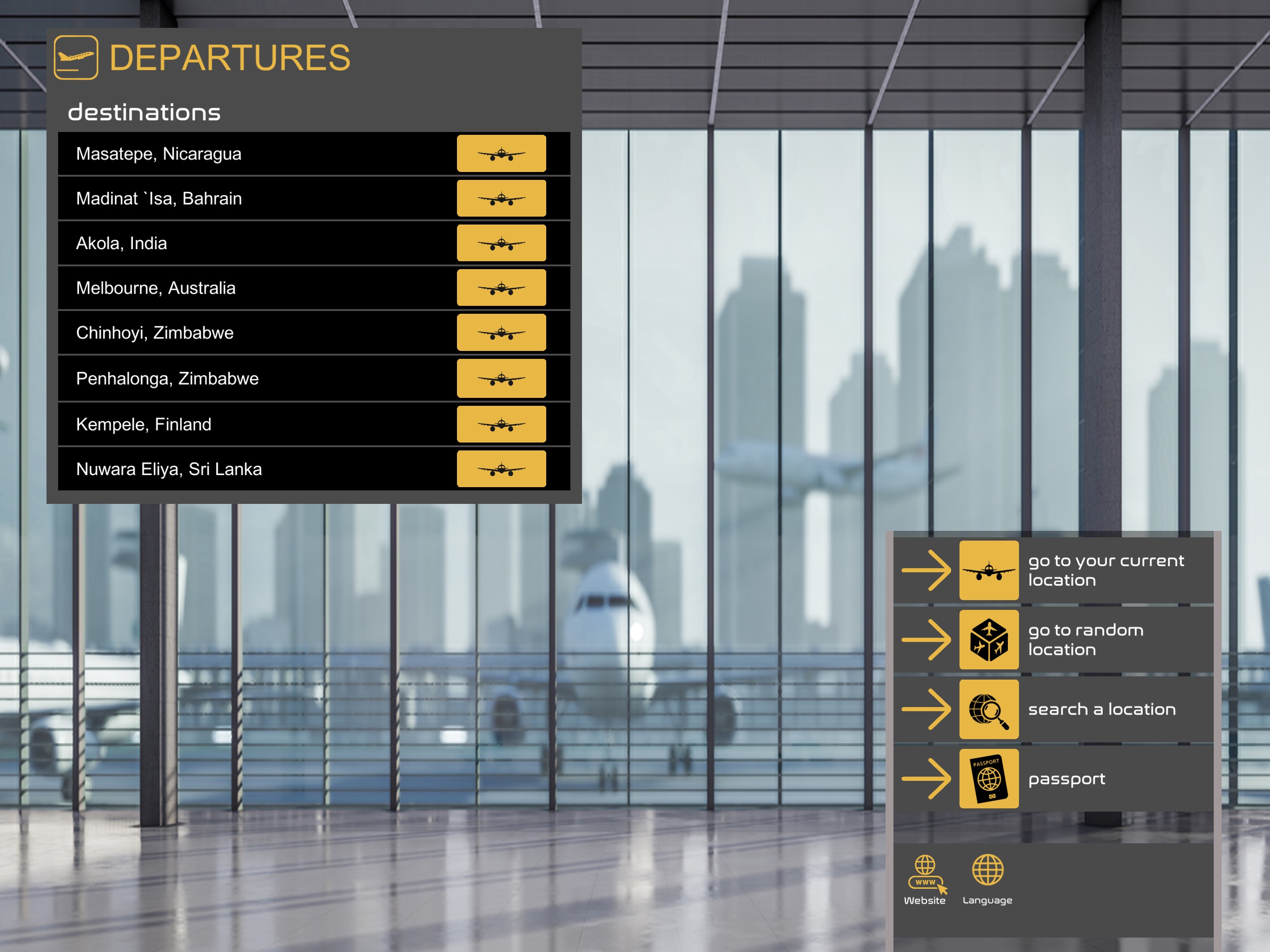This screenshot has height=952, width=1270.
Task: Select the airplane icon for Chinhoyi, Zimbabwe
Action: pyautogui.click(x=501, y=332)
